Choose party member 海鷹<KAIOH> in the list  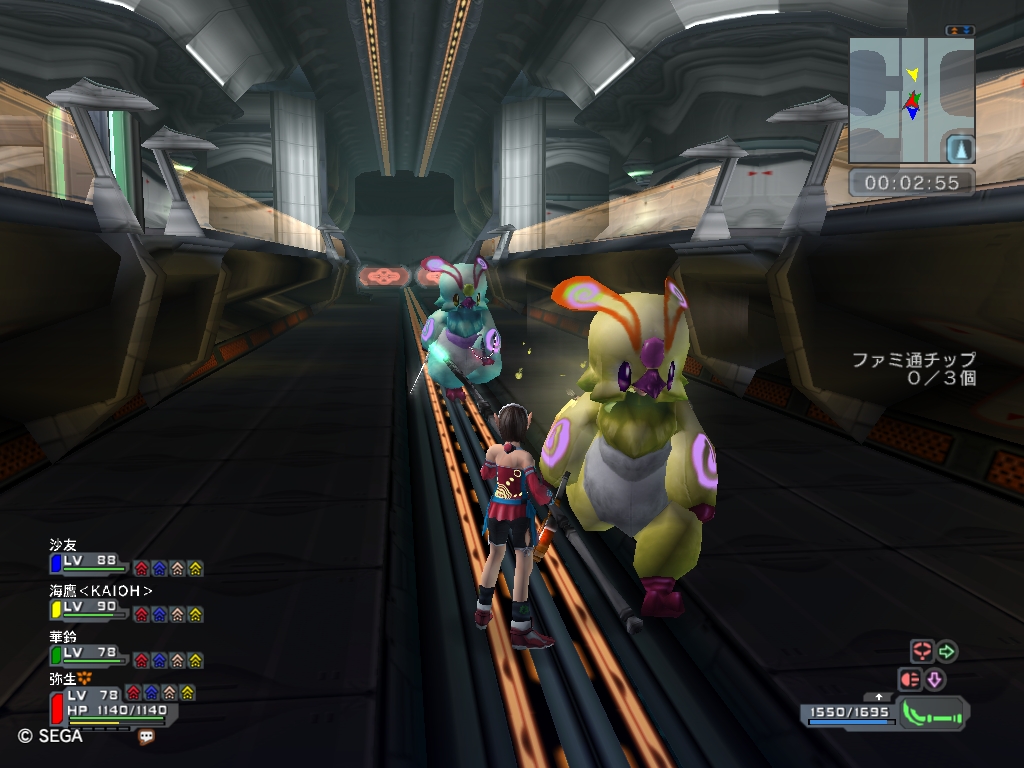point(101,591)
